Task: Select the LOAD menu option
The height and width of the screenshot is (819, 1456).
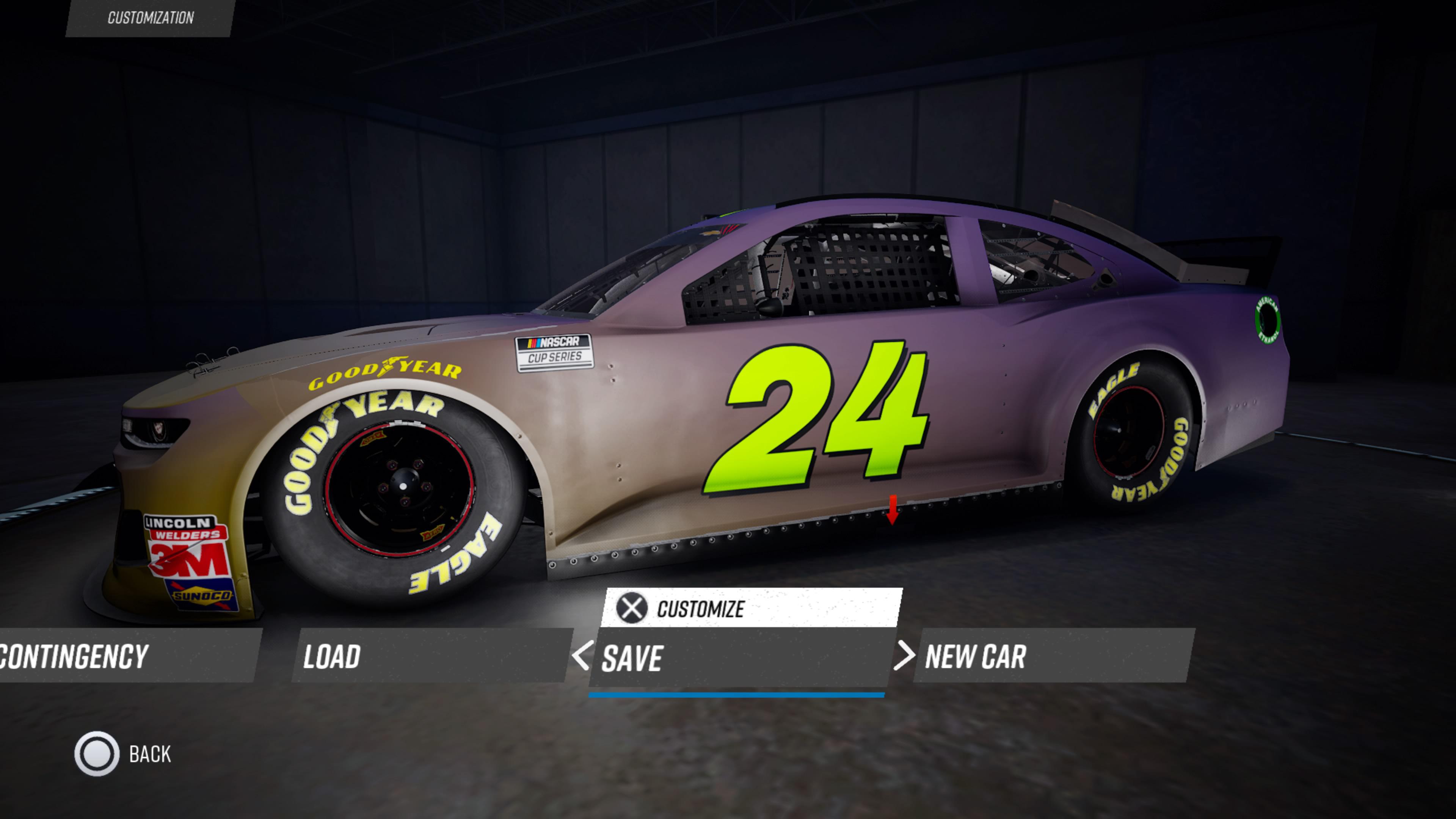Action: (333, 656)
